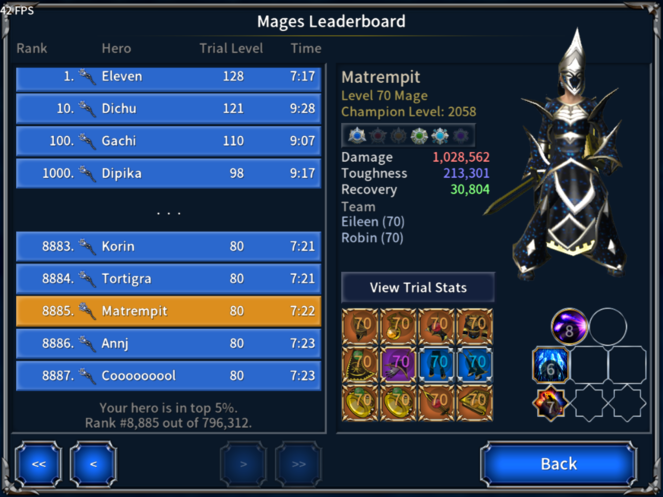View Cooooooool's leaderboard entry
Screen dimensions: 663x497
click(168, 375)
